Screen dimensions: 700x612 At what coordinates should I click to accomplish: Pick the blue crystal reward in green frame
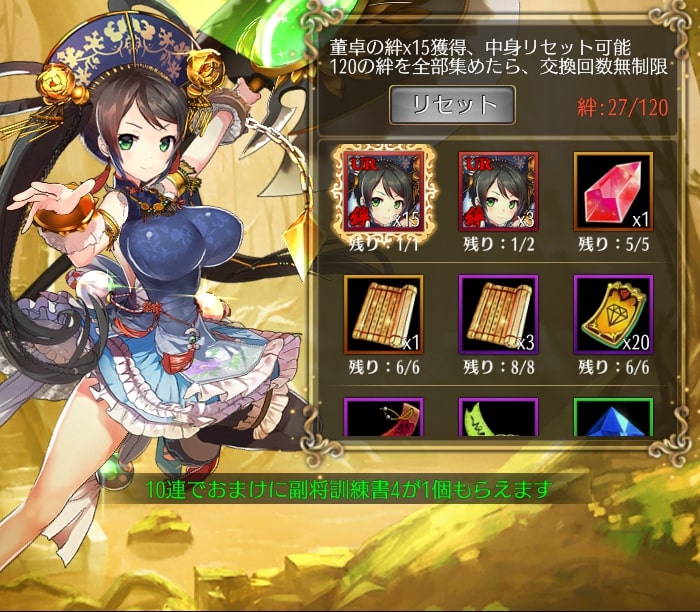point(613,418)
